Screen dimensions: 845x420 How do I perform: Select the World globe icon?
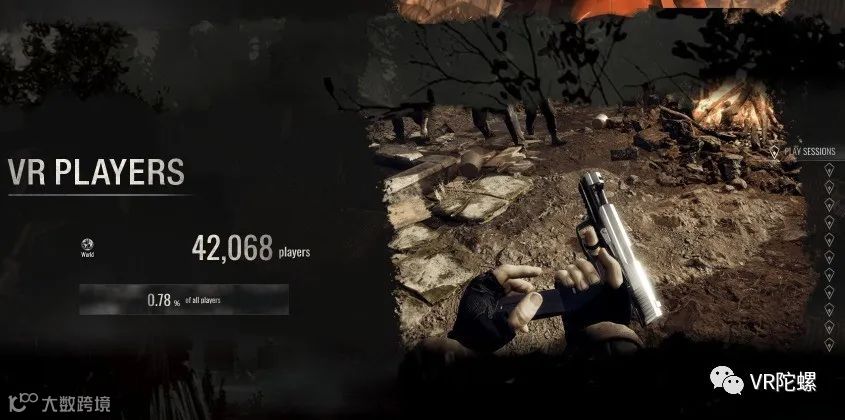click(x=87, y=244)
